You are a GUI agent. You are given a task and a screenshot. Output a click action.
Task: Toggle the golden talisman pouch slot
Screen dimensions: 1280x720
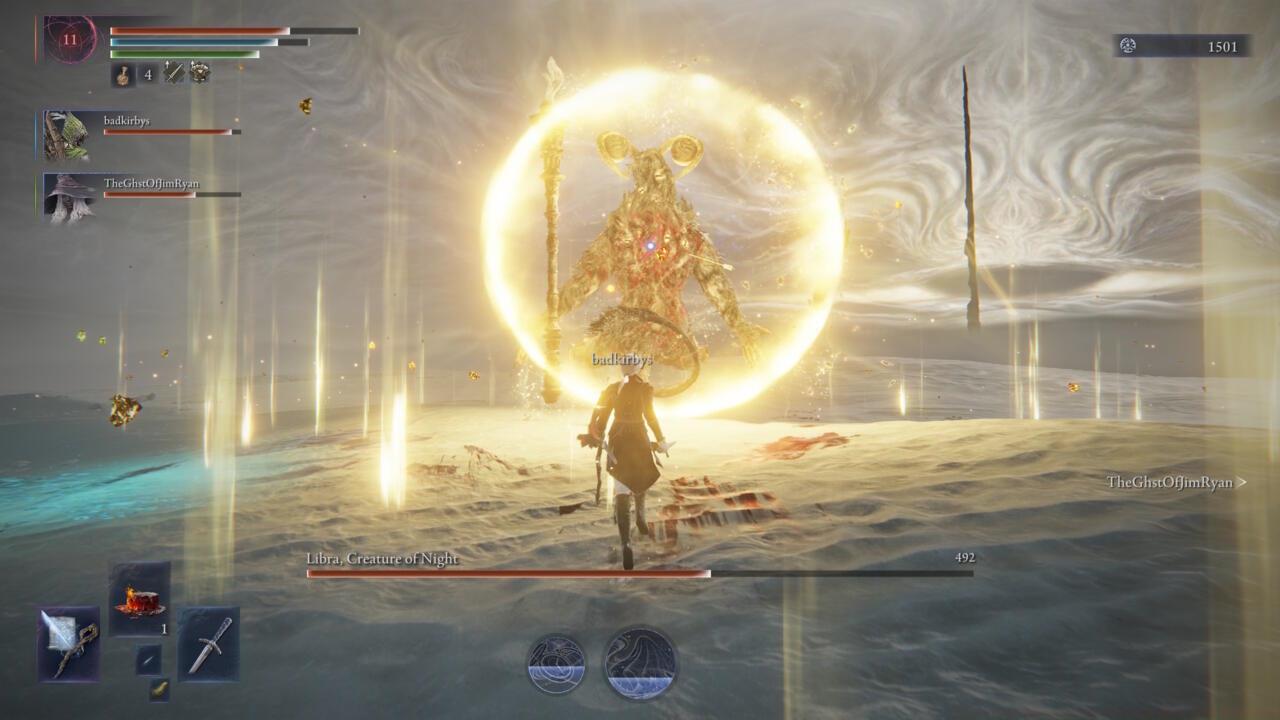click(159, 690)
